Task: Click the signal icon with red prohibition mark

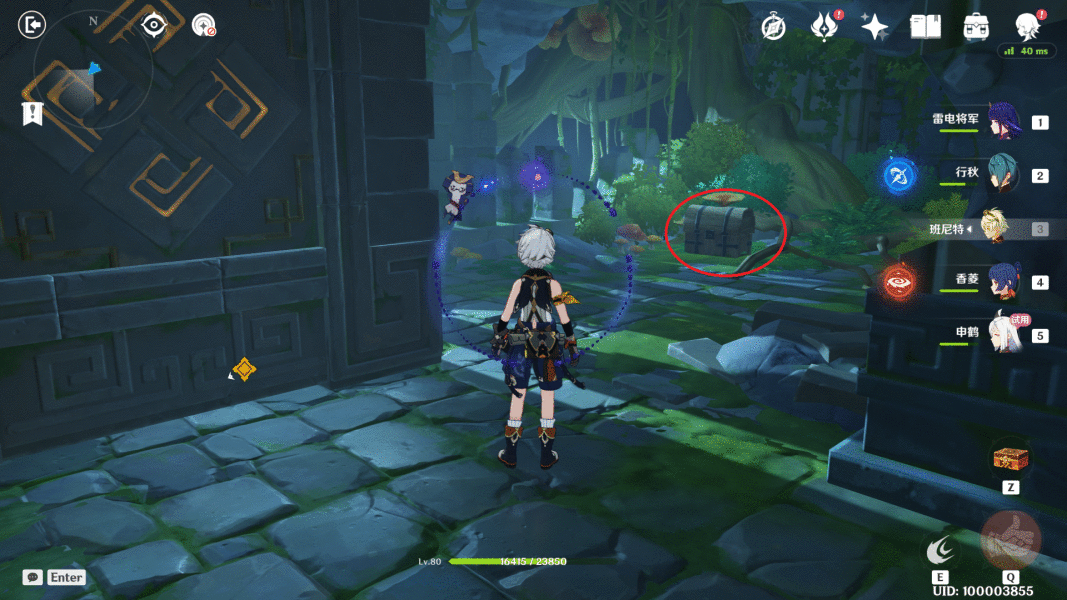Action: [x=204, y=25]
